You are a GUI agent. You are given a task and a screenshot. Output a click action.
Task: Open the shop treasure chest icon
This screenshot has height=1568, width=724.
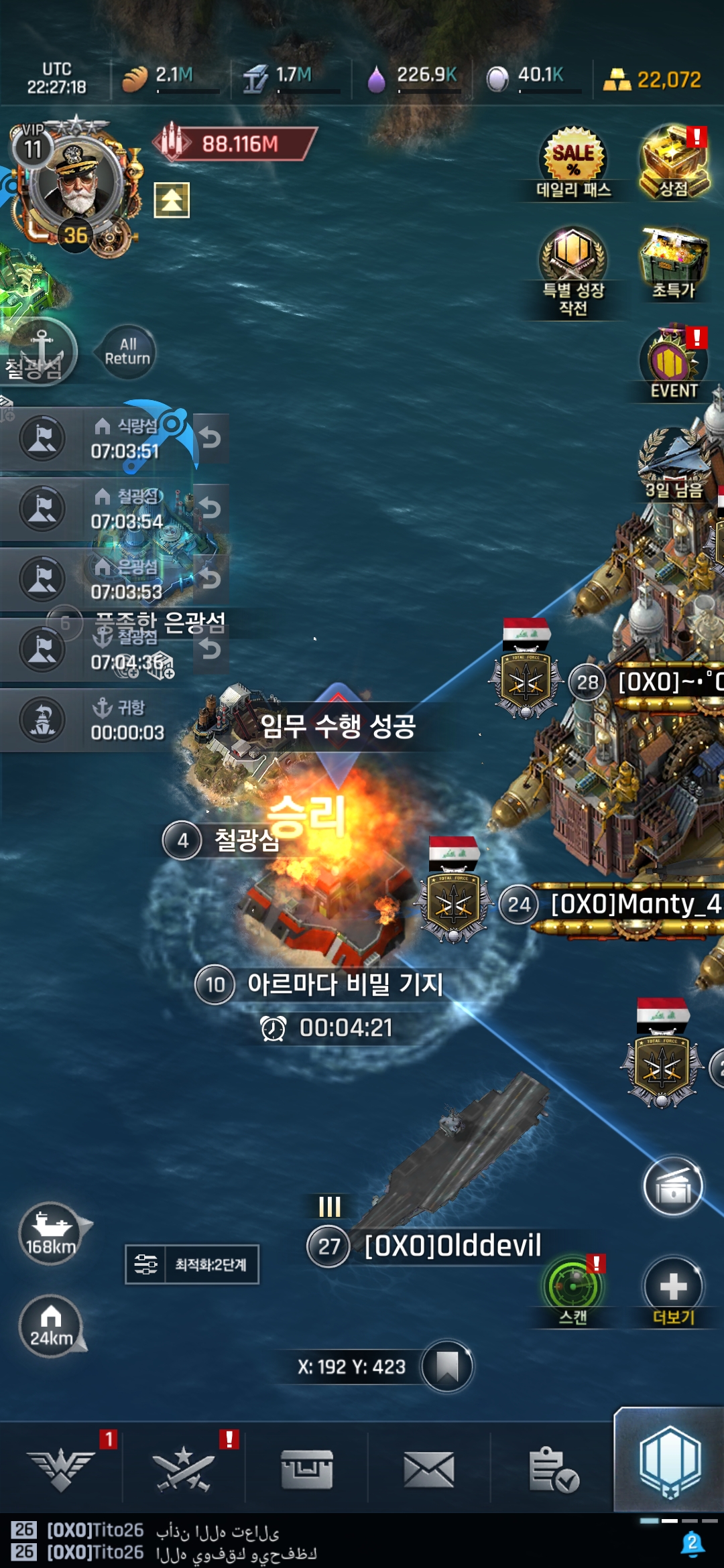[x=673, y=161]
